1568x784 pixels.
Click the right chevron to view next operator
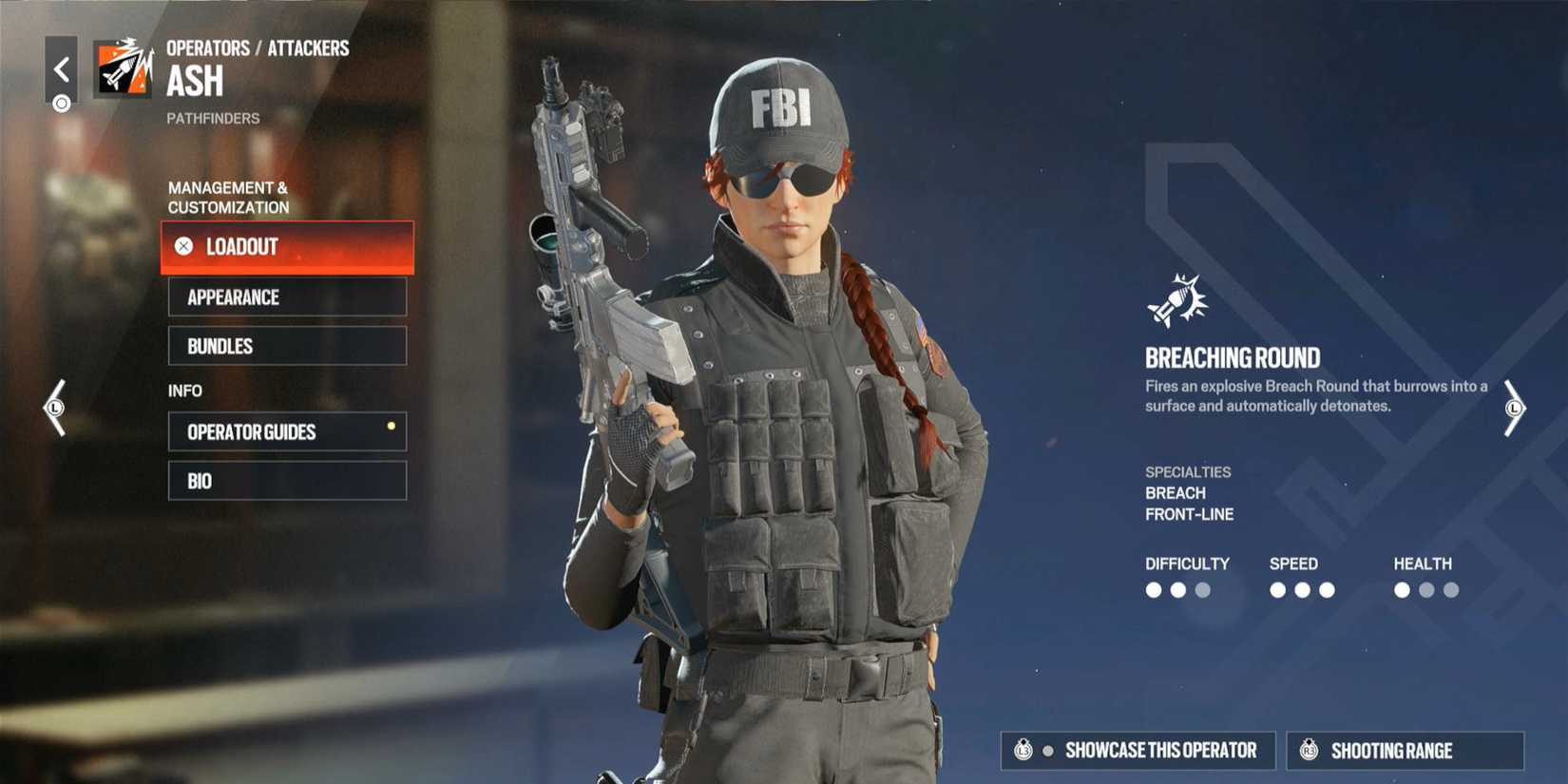point(1515,409)
